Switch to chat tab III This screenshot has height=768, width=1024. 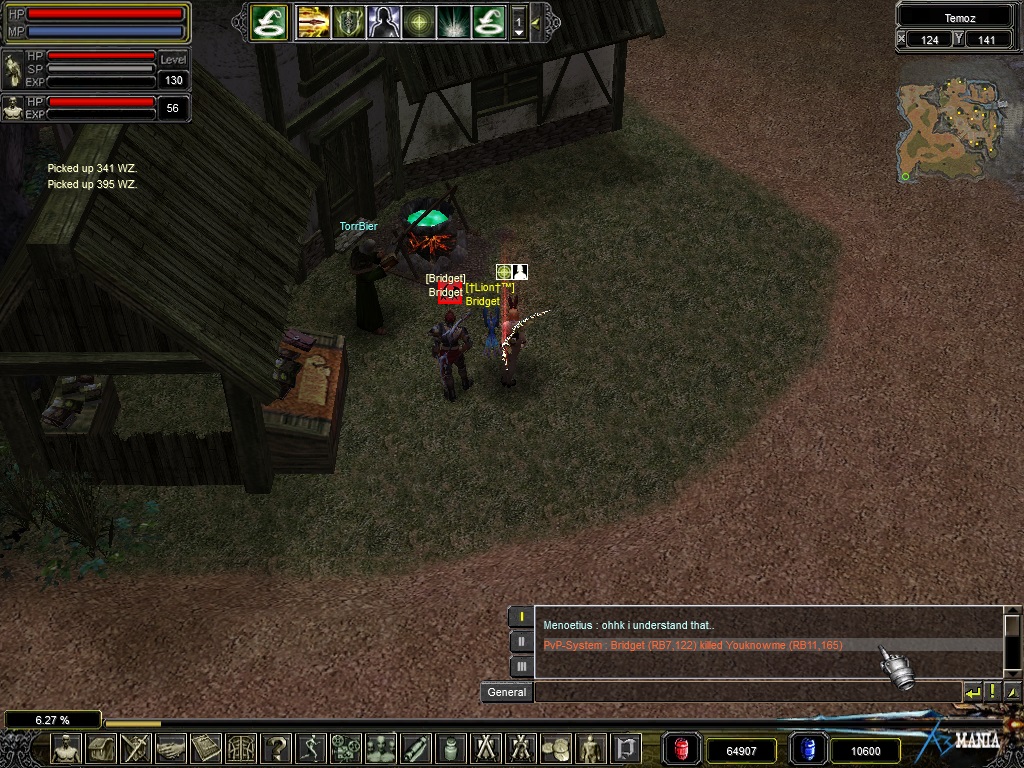tap(521, 666)
